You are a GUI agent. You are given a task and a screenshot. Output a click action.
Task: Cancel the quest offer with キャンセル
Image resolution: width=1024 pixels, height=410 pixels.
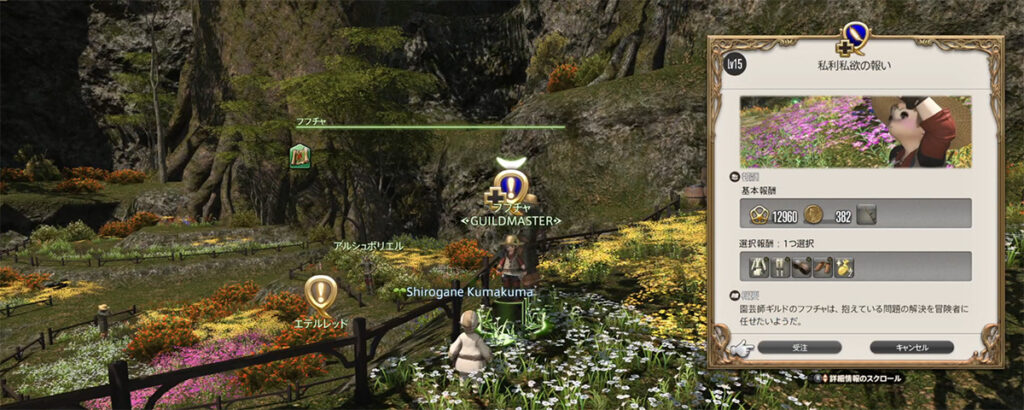[x=911, y=347]
